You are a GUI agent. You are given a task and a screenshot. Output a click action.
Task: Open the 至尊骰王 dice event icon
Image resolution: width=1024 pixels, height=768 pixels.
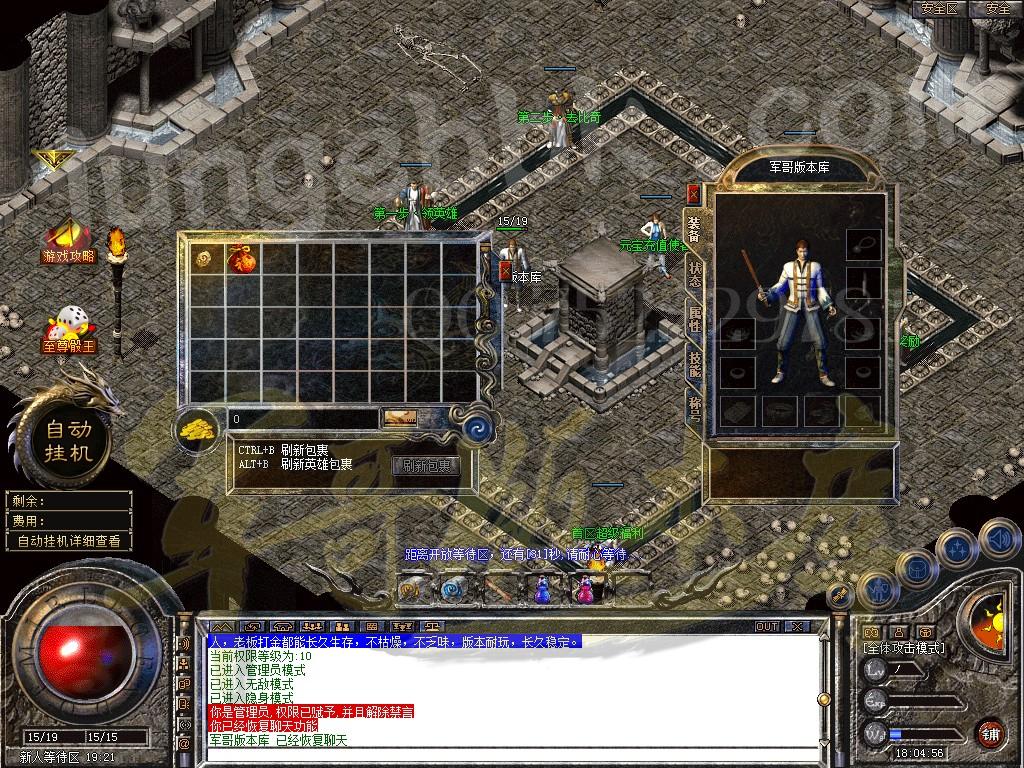tap(68, 329)
